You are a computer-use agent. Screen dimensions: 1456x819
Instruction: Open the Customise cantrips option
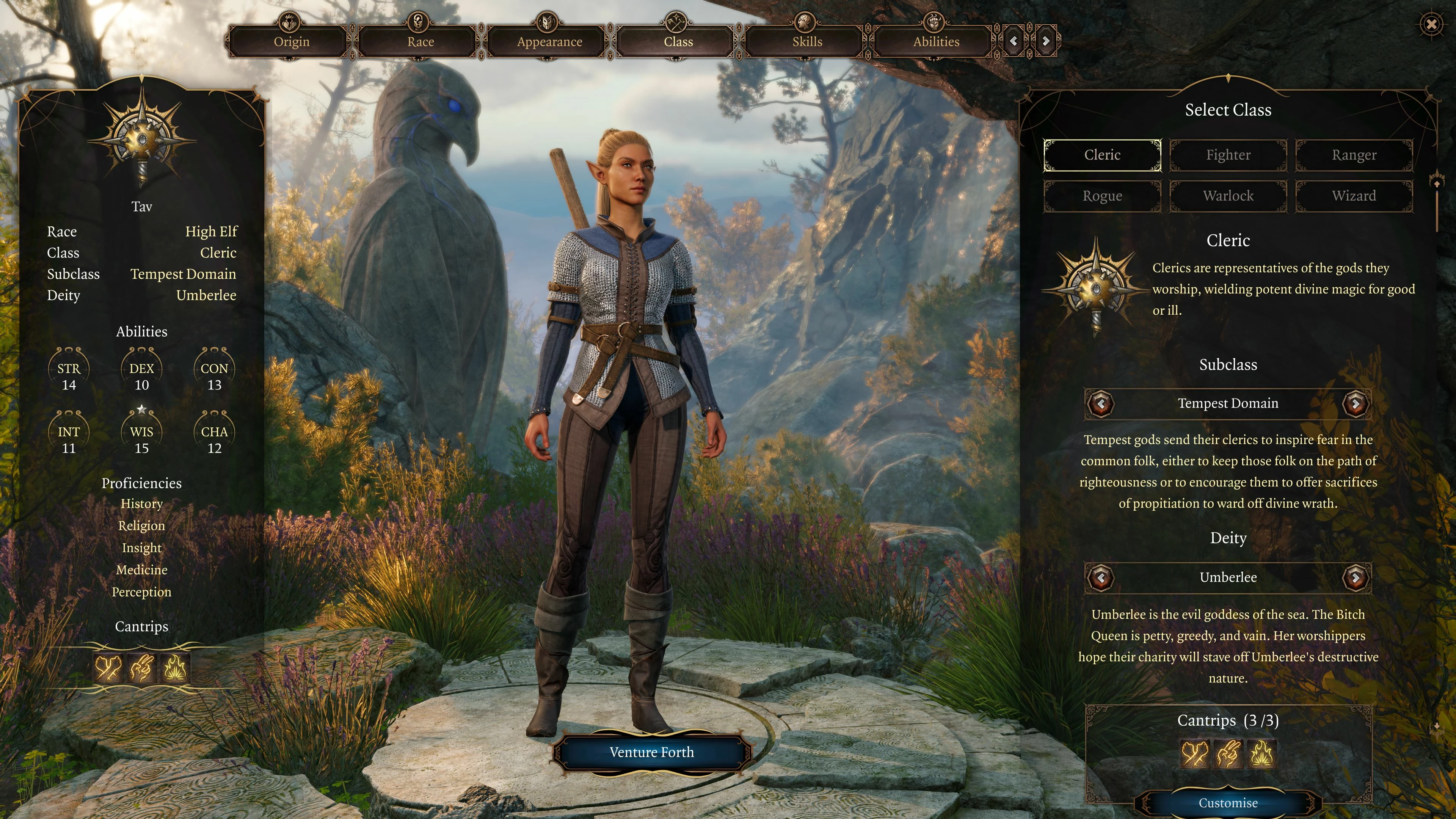(1228, 803)
